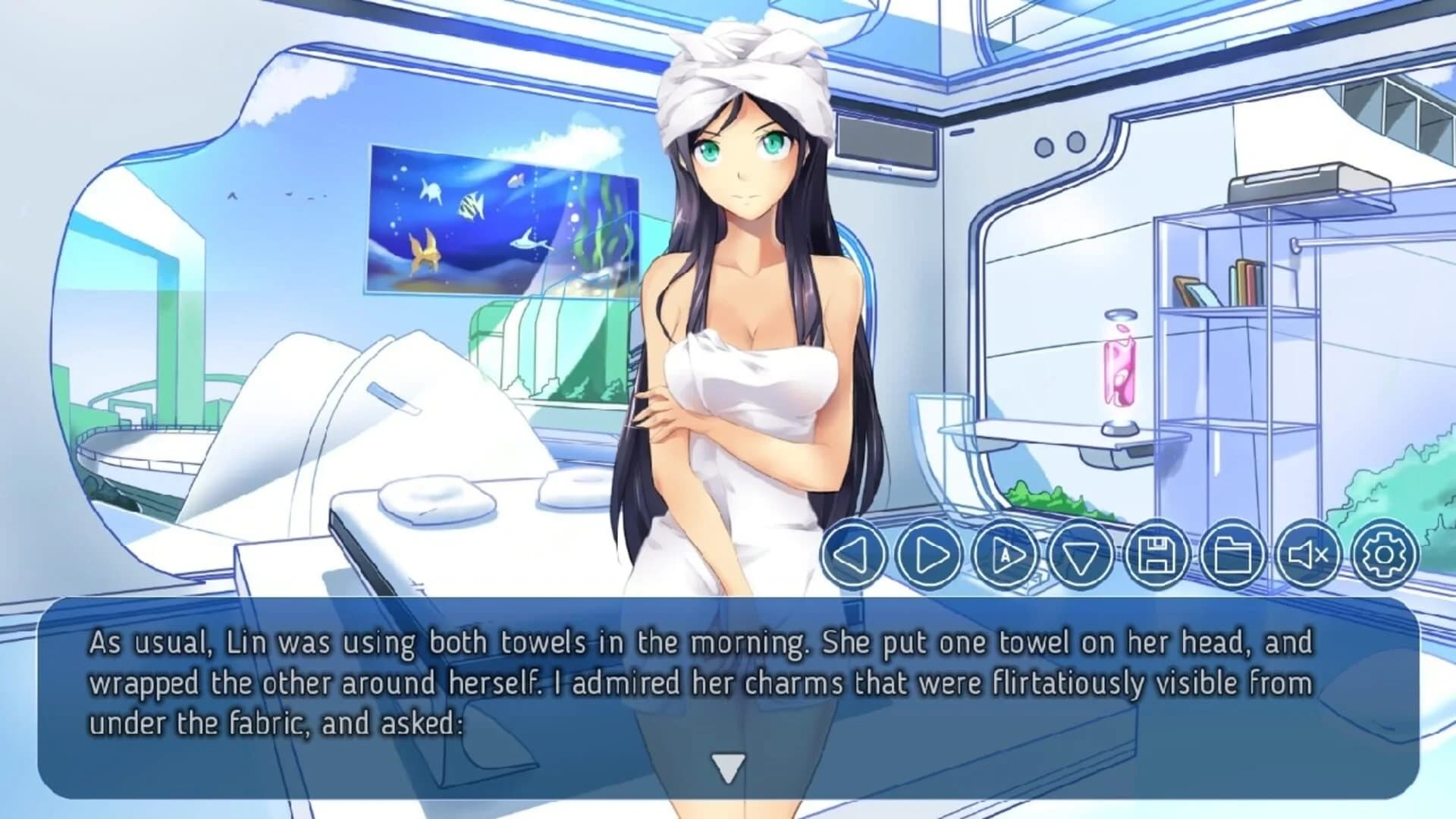This screenshot has width=1456, height=819.
Task: Select the A auto-read arrow icon
Action: pos(1006,557)
